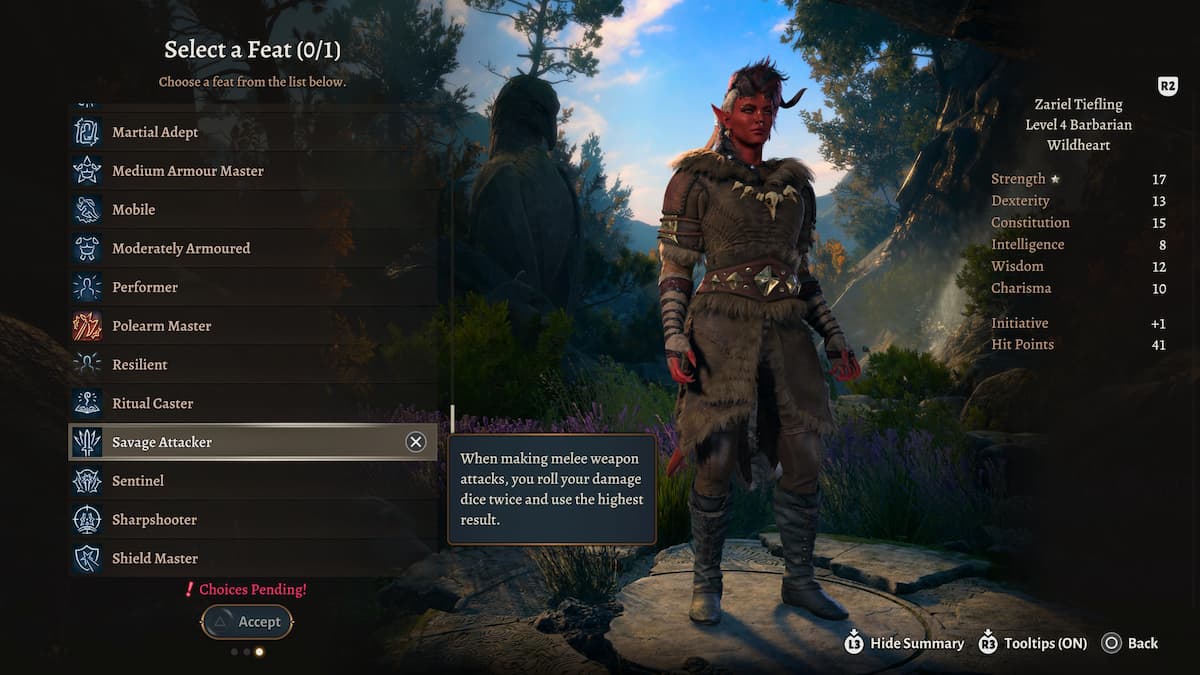This screenshot has width=1200, height=675.
Task: Pick the Shield Master feat
Action: point(155,558)
